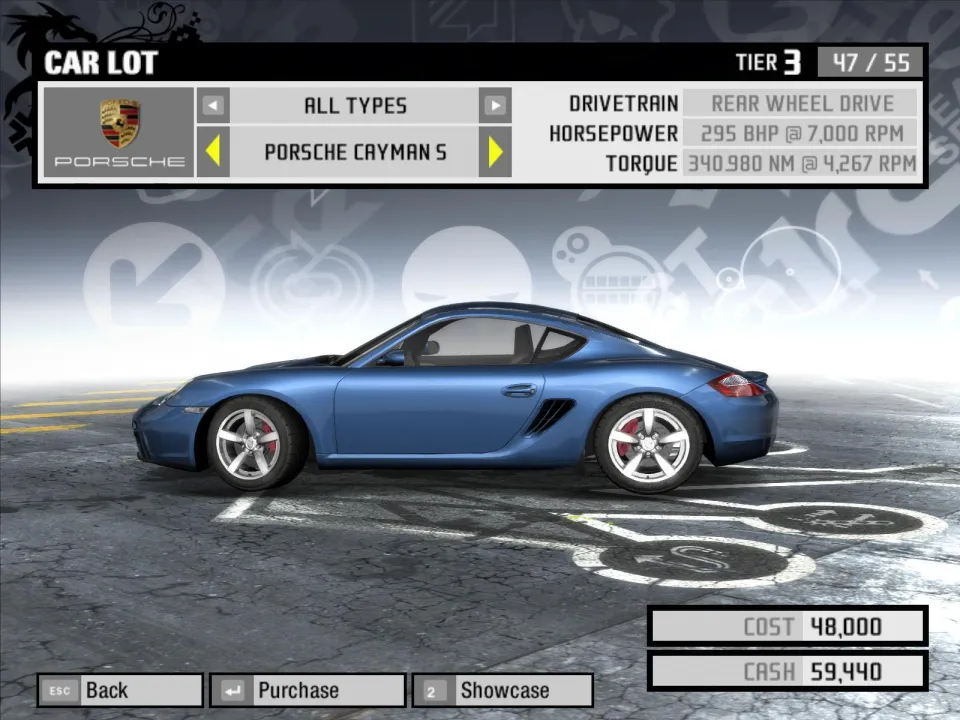This screenshot has width=960, height=720.
Task: Select the previous car with yellow left arrow
Action: (x=213, y=152)
